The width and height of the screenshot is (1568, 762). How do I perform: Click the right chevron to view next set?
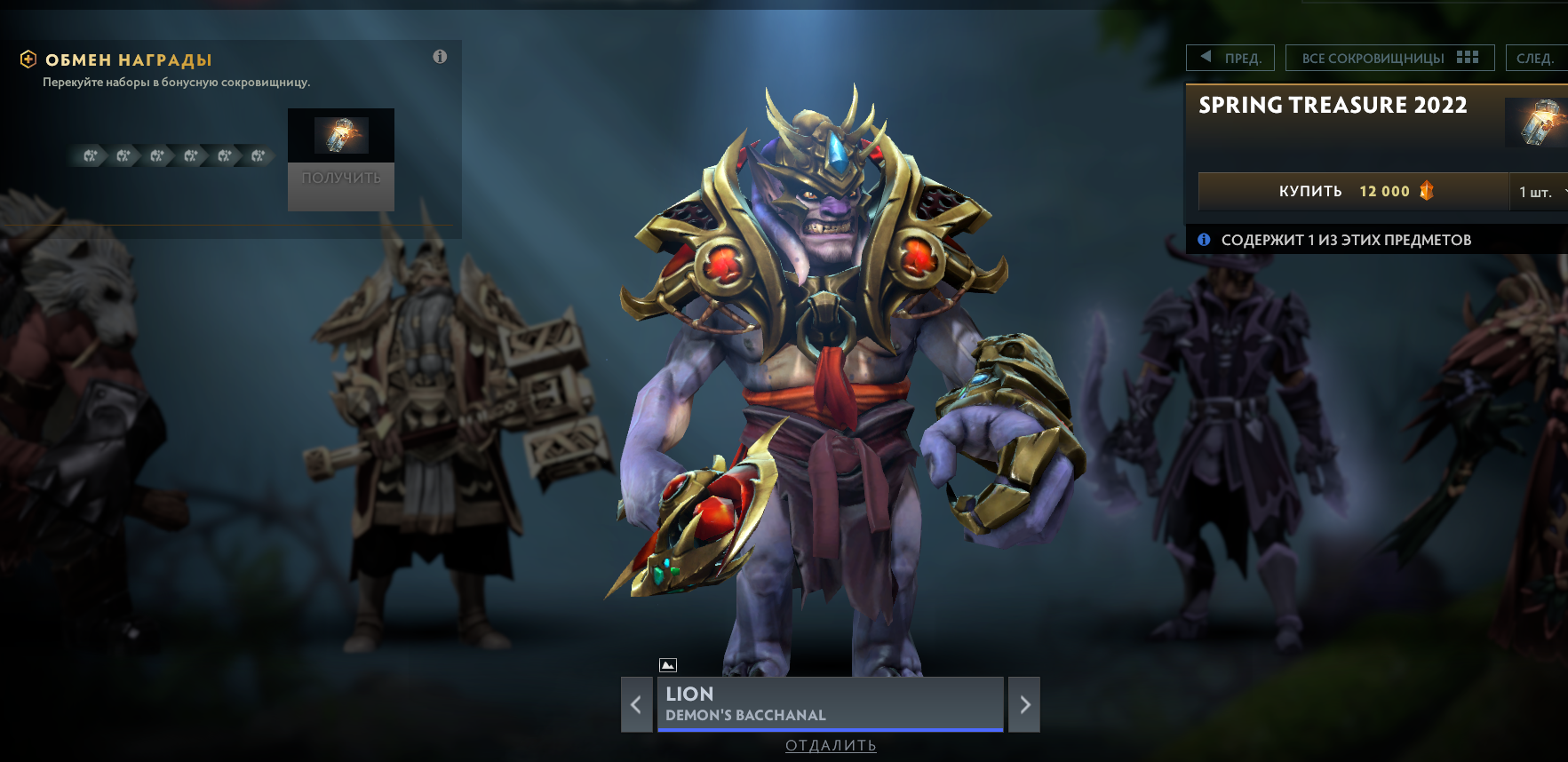coord(1024,704)
